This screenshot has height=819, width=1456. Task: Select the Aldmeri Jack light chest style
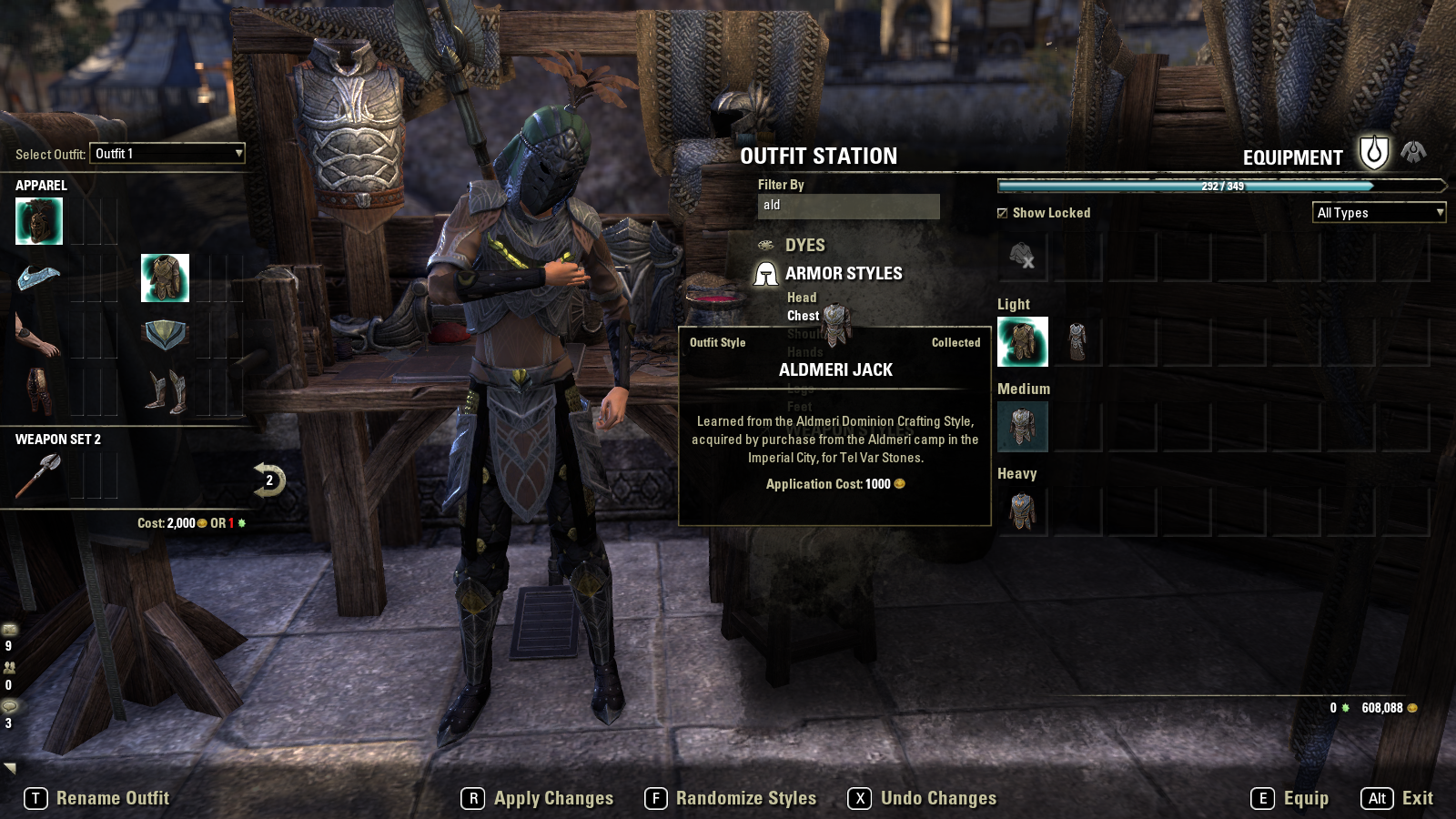[1023, 341]
